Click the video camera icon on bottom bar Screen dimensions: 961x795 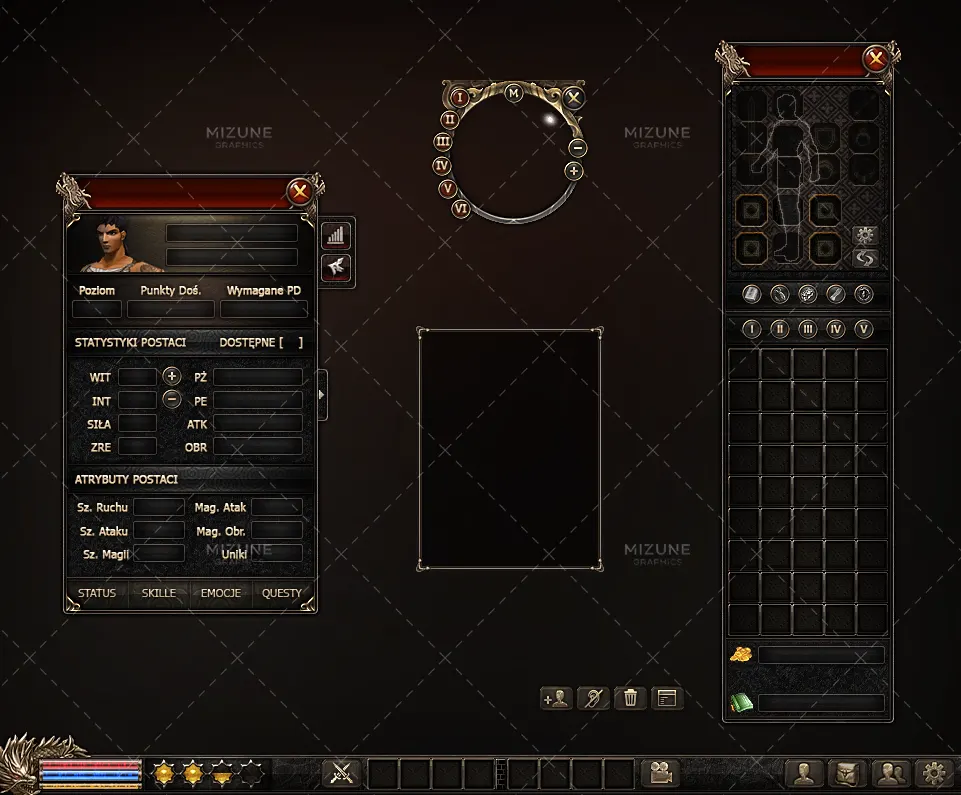[660, 773]
